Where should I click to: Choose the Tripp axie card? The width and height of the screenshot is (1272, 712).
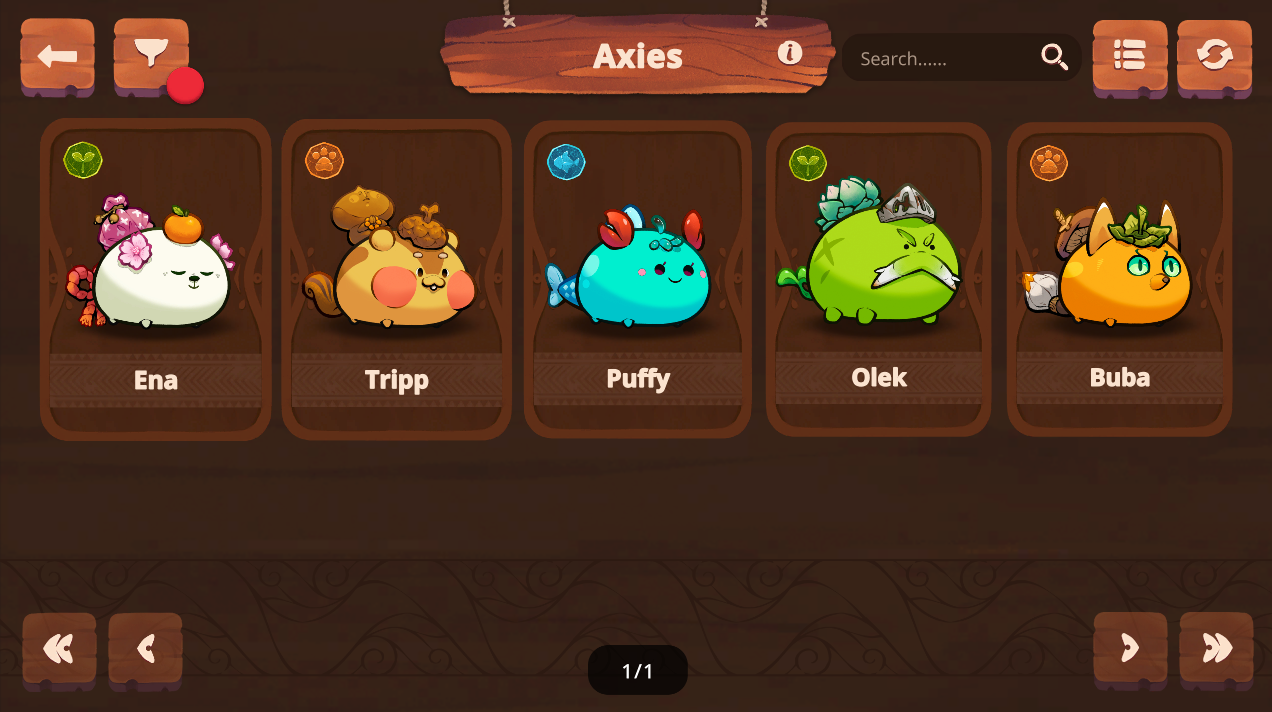tap(397, 280)
